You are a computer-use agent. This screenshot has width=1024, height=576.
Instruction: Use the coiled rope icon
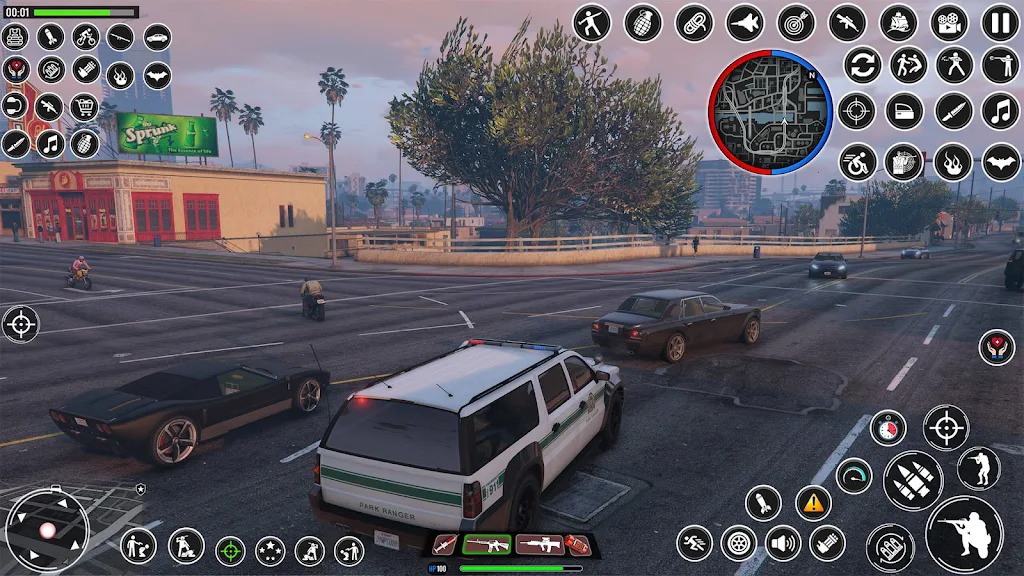coord(694,23)
